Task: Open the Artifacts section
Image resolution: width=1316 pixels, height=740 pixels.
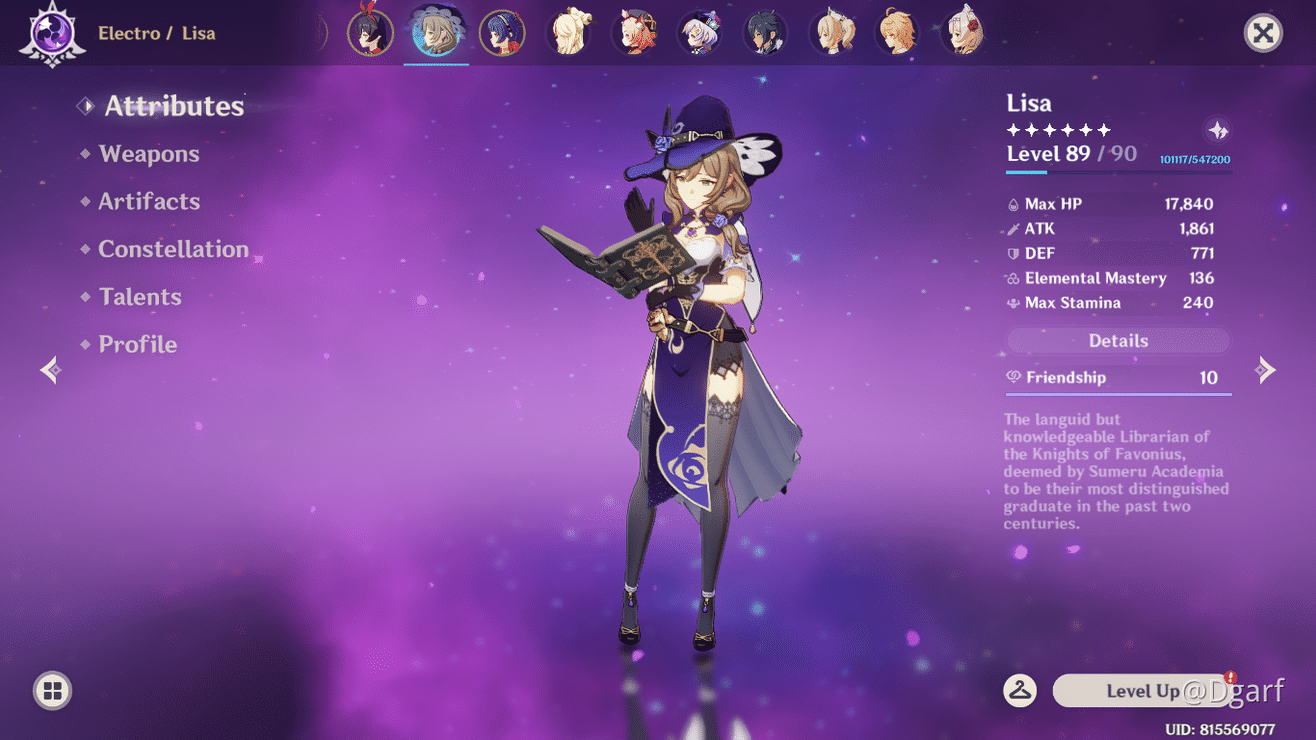Action: [x=149, y=201]
